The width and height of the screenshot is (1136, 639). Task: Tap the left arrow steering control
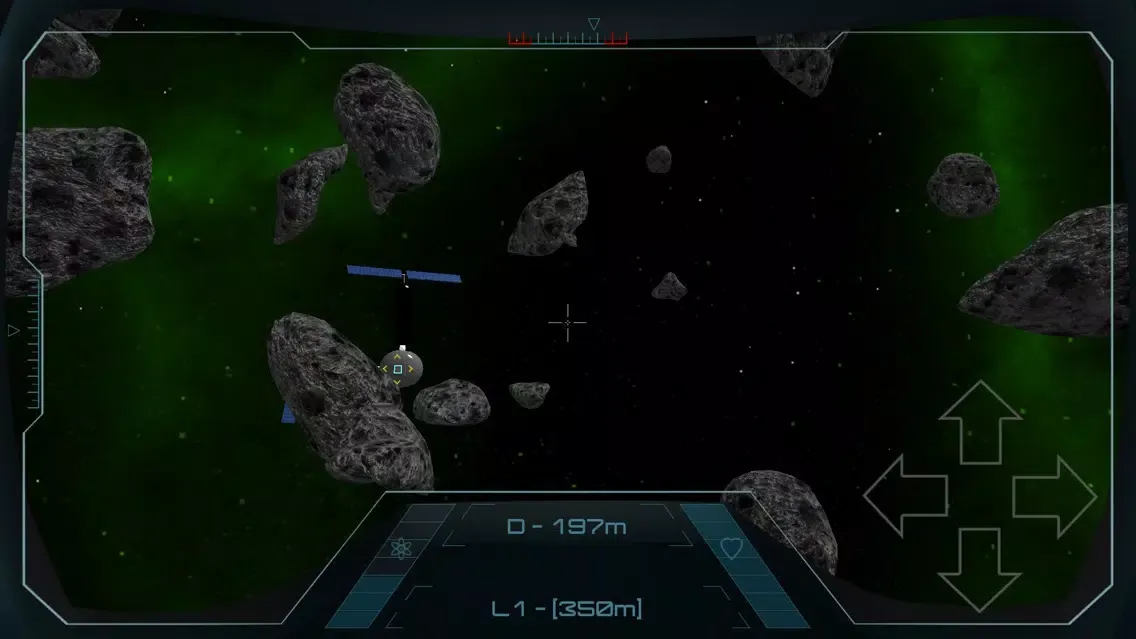pyautogui.click(x=905, y=495)
